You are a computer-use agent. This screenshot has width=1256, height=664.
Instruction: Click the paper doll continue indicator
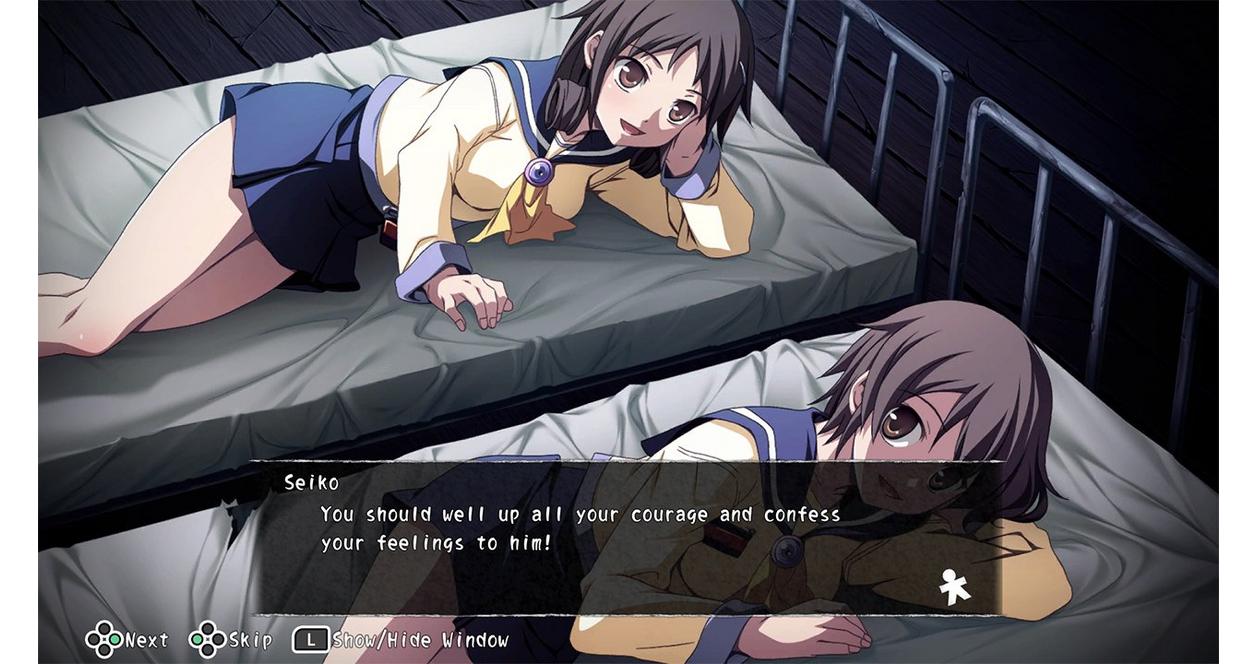pyautogui.click(x=954, y=587)
